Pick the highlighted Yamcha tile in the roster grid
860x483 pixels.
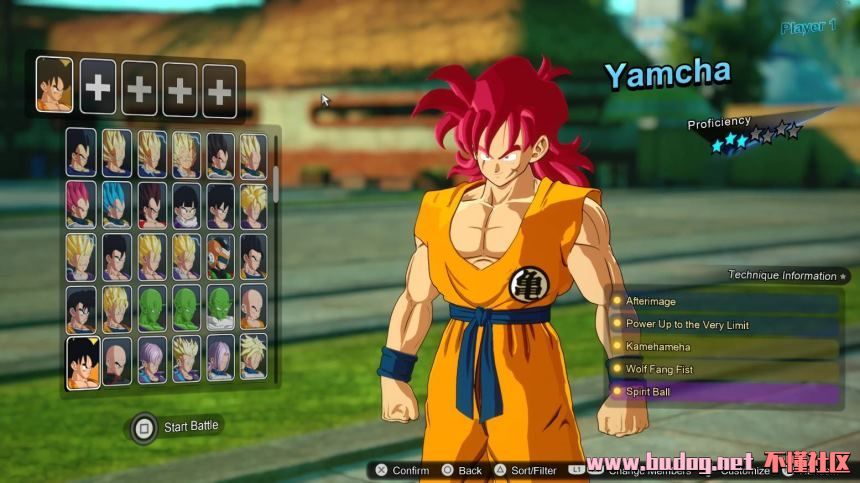click(83, 362)
